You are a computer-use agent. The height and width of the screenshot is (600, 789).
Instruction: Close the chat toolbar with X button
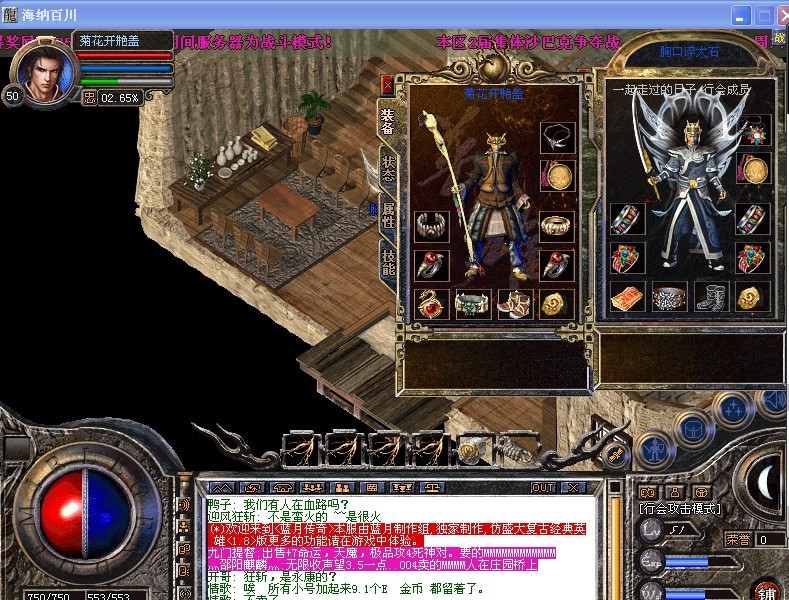click(573, 487)
